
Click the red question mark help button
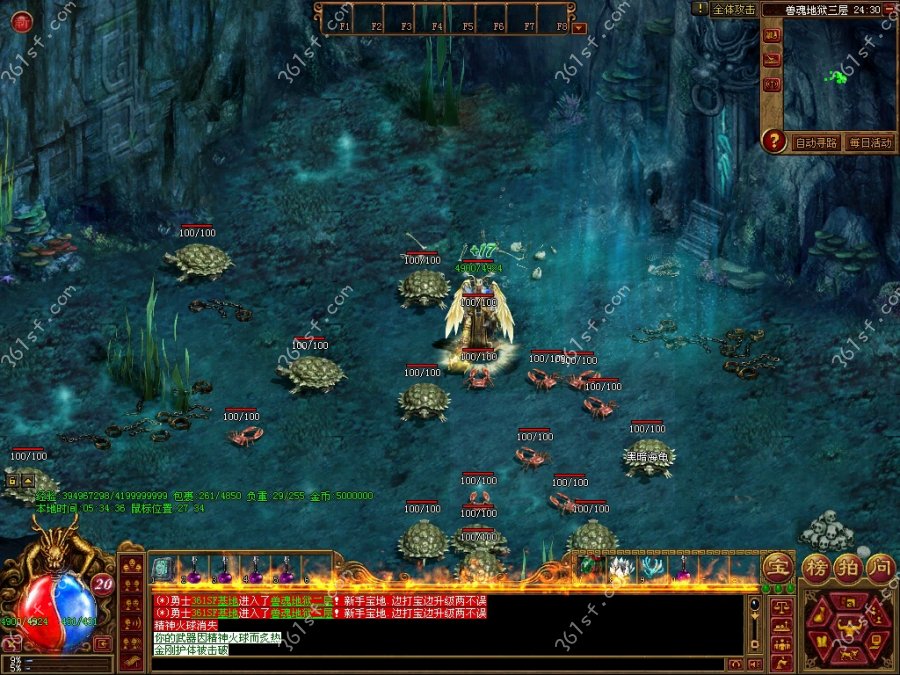[x=773, y=141]
